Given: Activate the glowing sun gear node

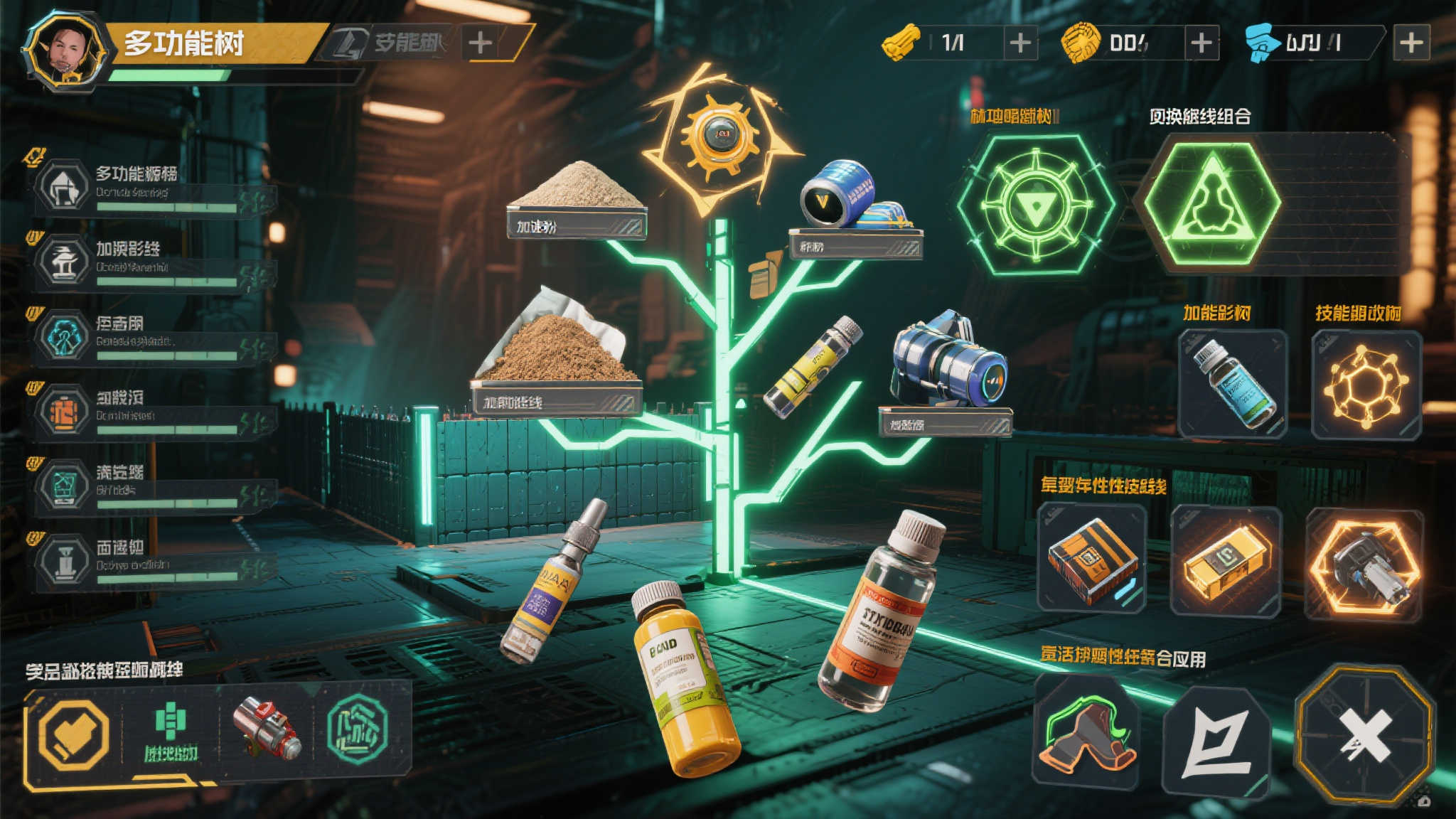Looking at the screenshot, I should (718, 136).
